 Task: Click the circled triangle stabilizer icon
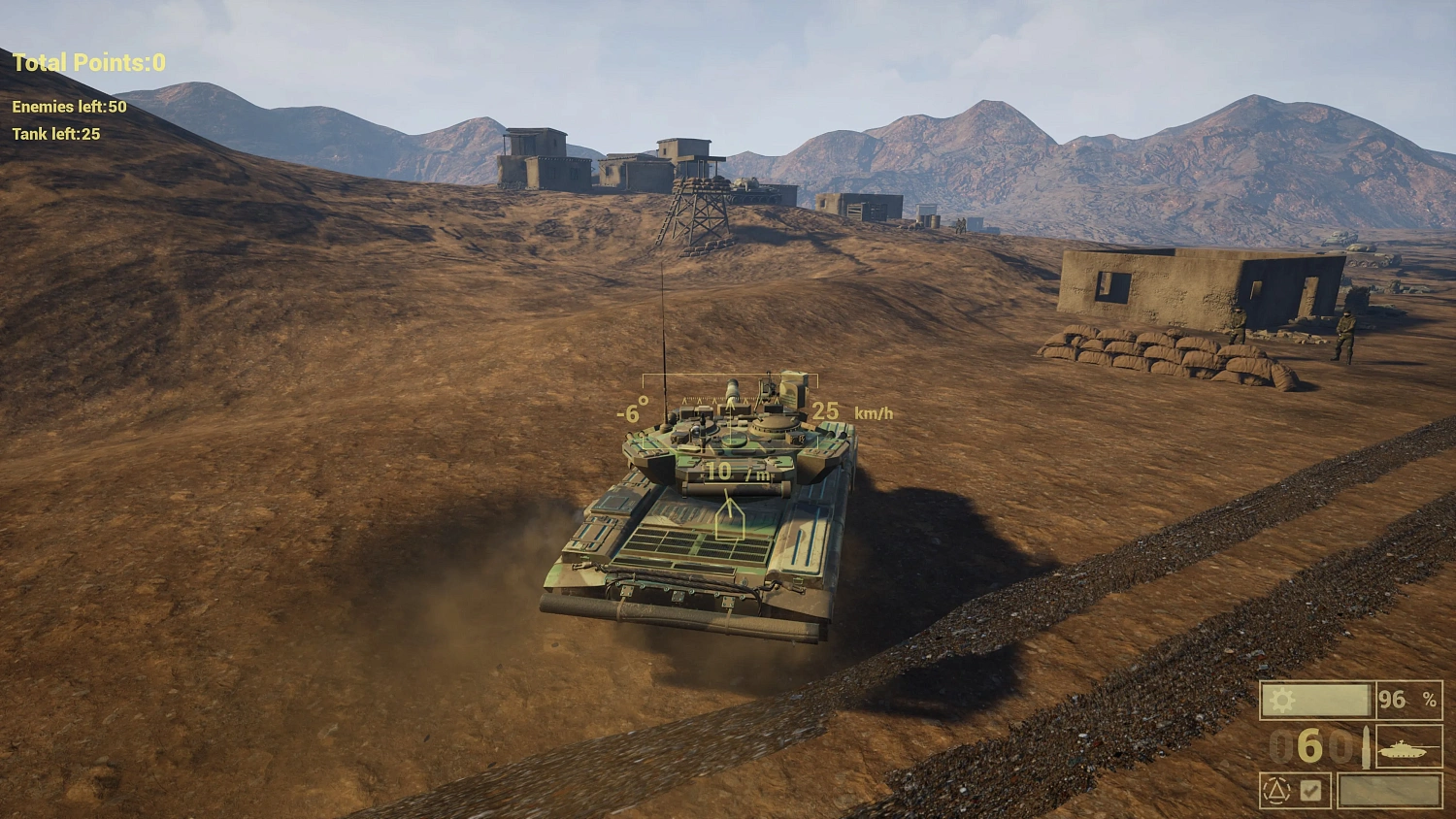tap(1276, 790)
